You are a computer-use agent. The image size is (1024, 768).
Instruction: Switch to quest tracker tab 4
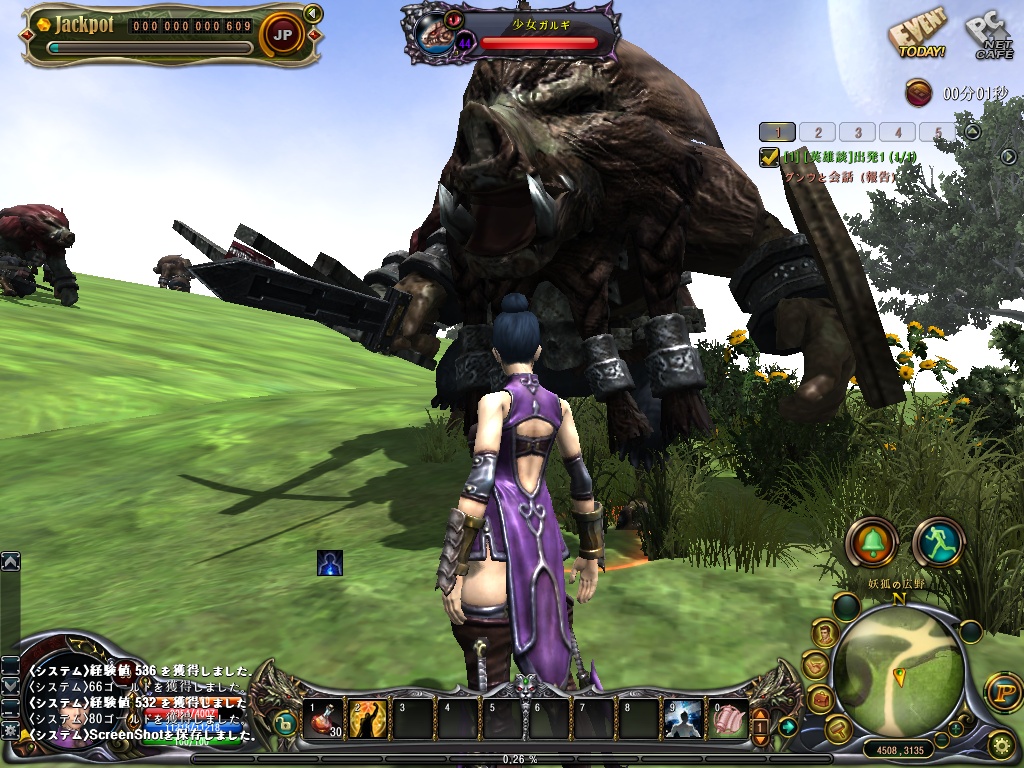point(898,132)
